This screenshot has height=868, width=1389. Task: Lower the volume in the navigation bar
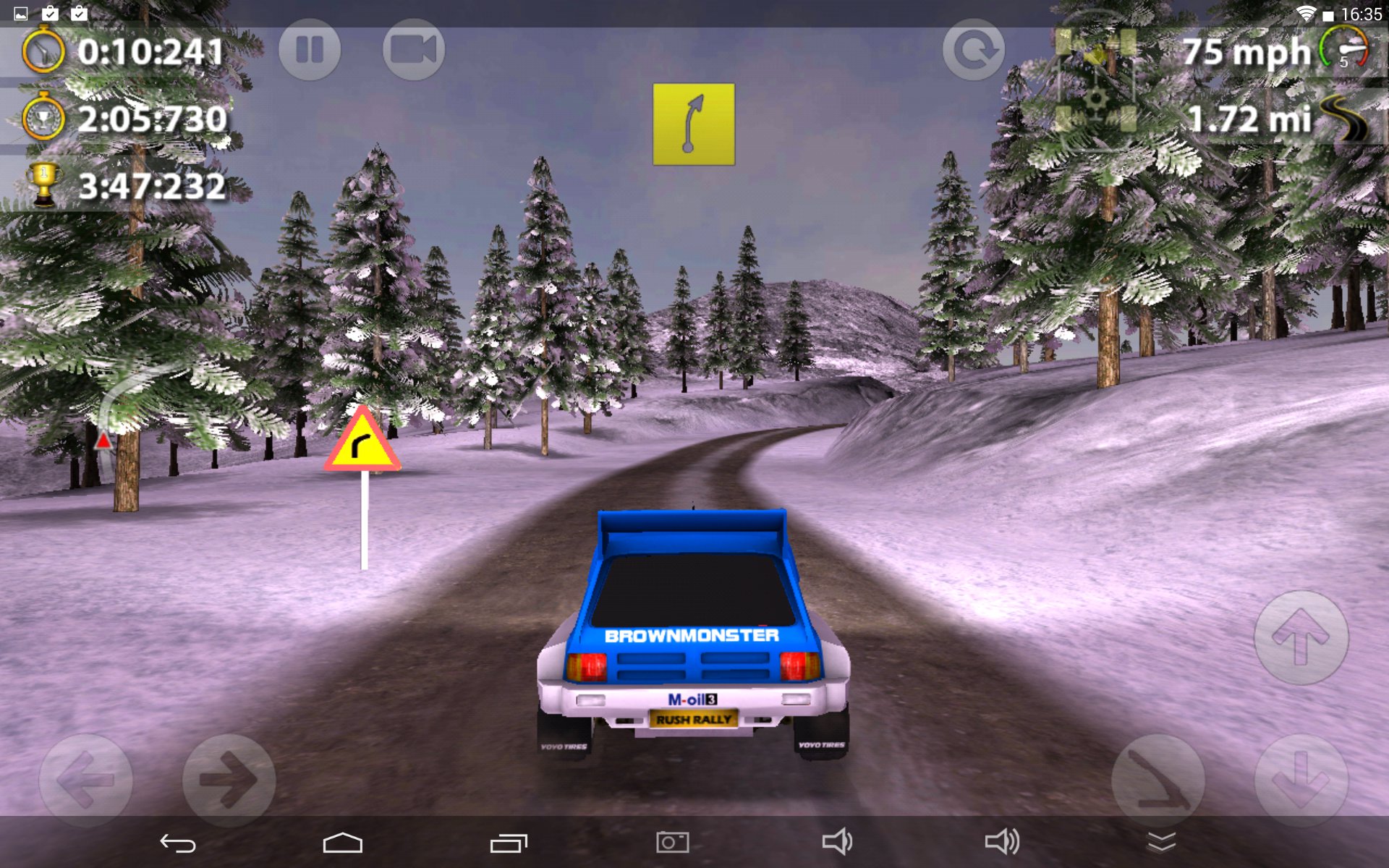tap(837, 843)
